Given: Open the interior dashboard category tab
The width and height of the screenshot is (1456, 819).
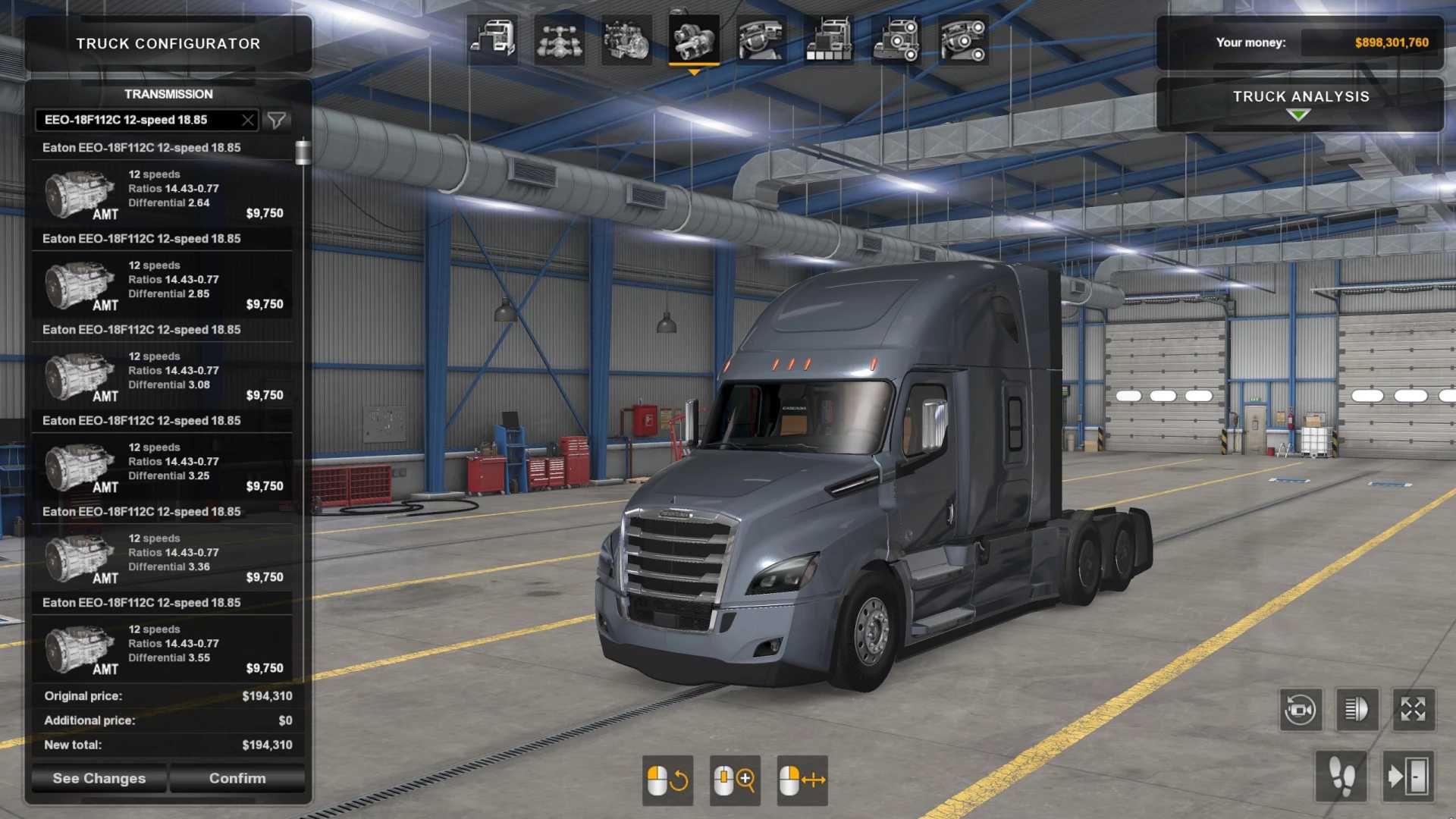Looking at the screenshot, I should point(761,39).
